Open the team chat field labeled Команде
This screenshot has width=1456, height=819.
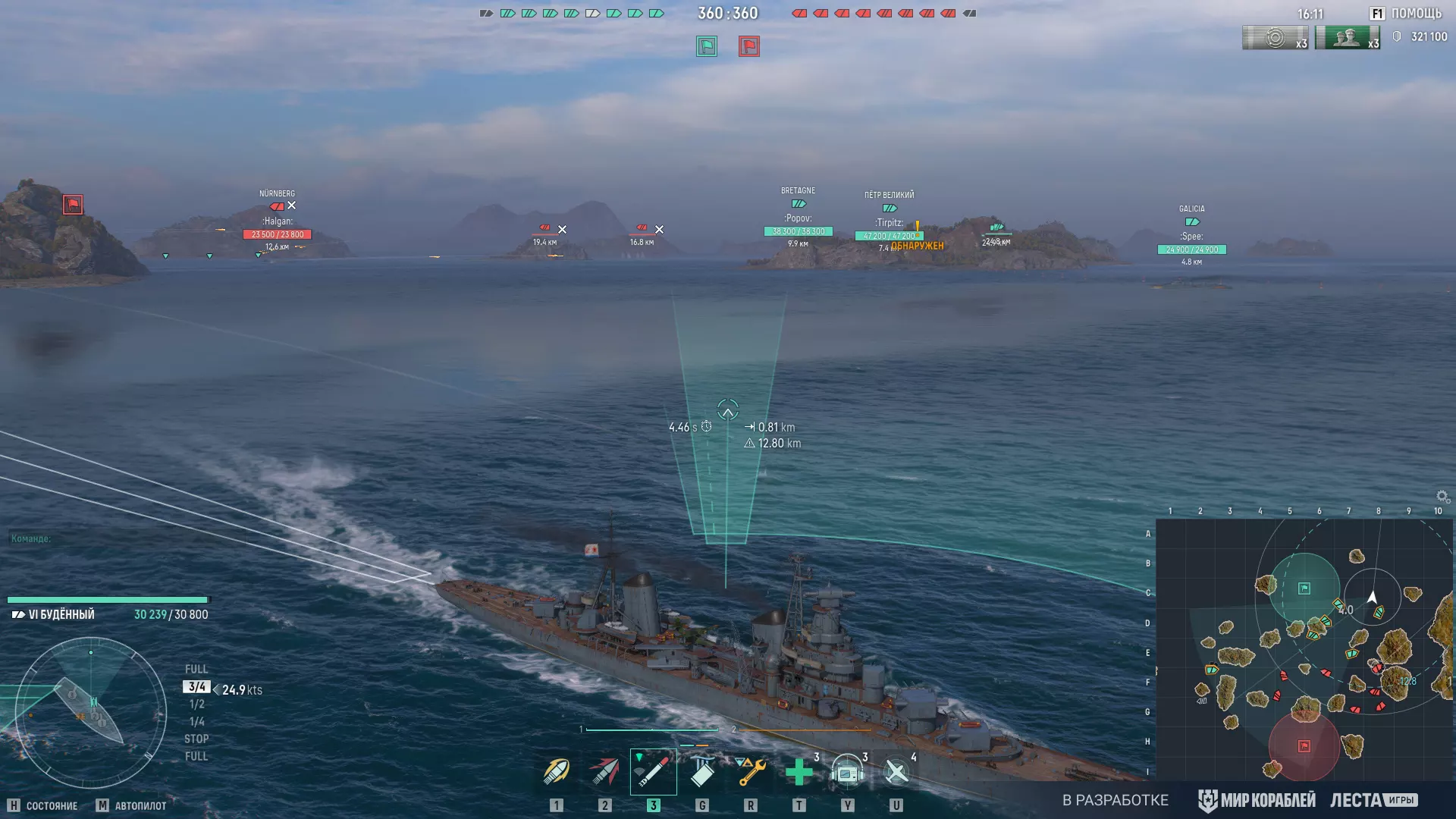[x=32, y=538]
